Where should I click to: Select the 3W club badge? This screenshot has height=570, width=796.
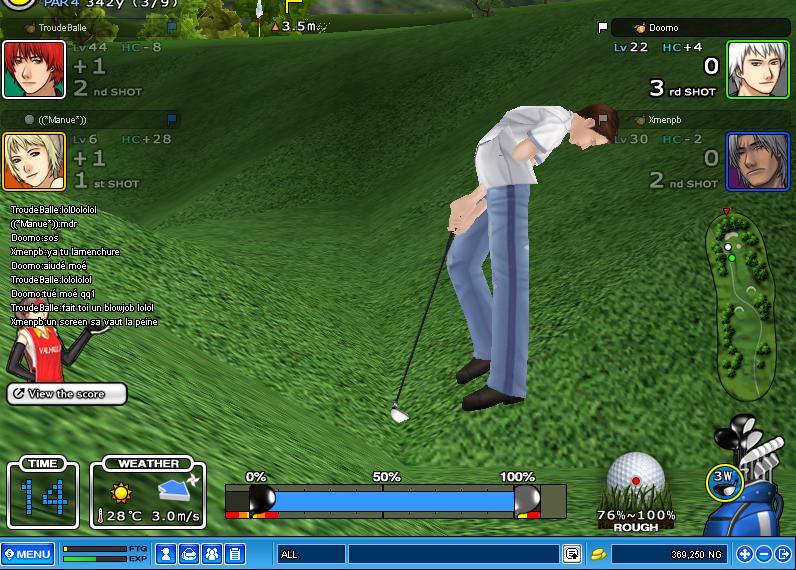[x=723, y=481]
